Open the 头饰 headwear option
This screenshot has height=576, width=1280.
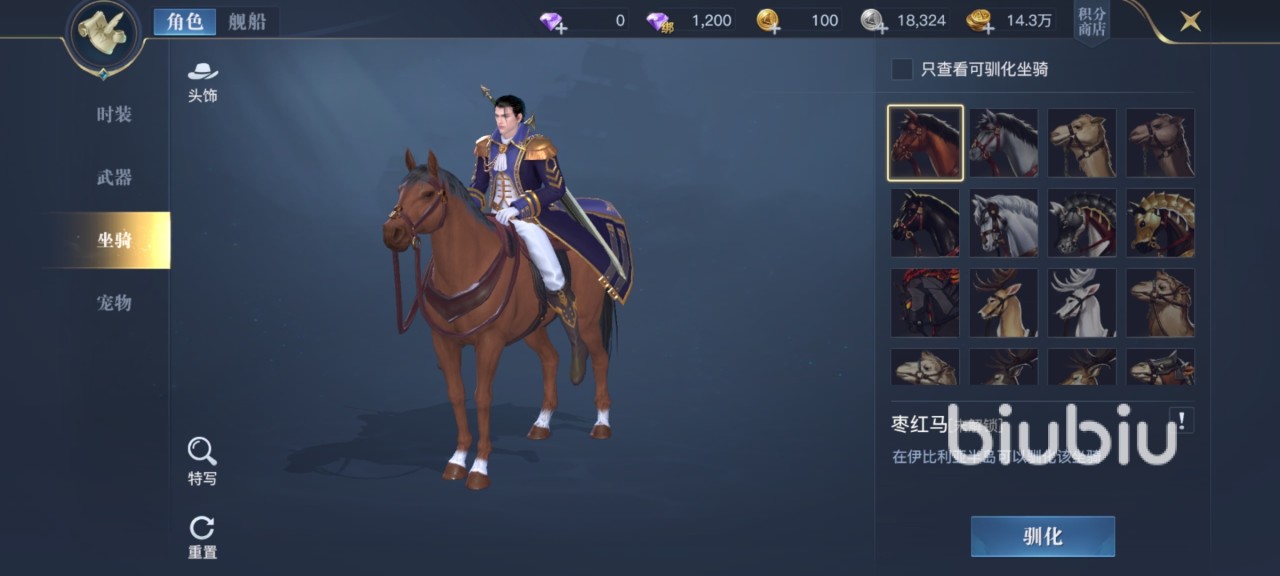pyautogui.click(x=202, y=81)
